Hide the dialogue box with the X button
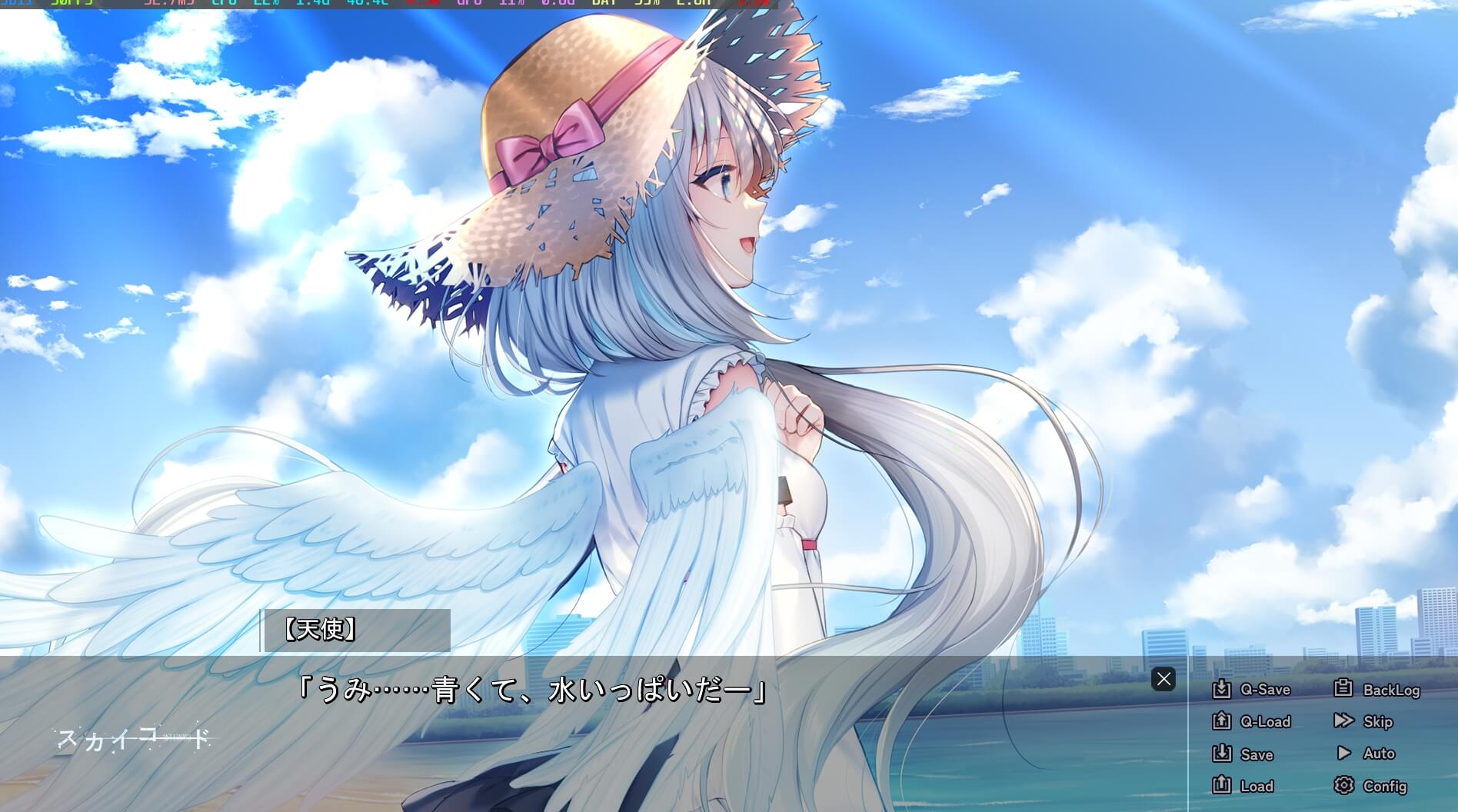 click(1164, 679)
